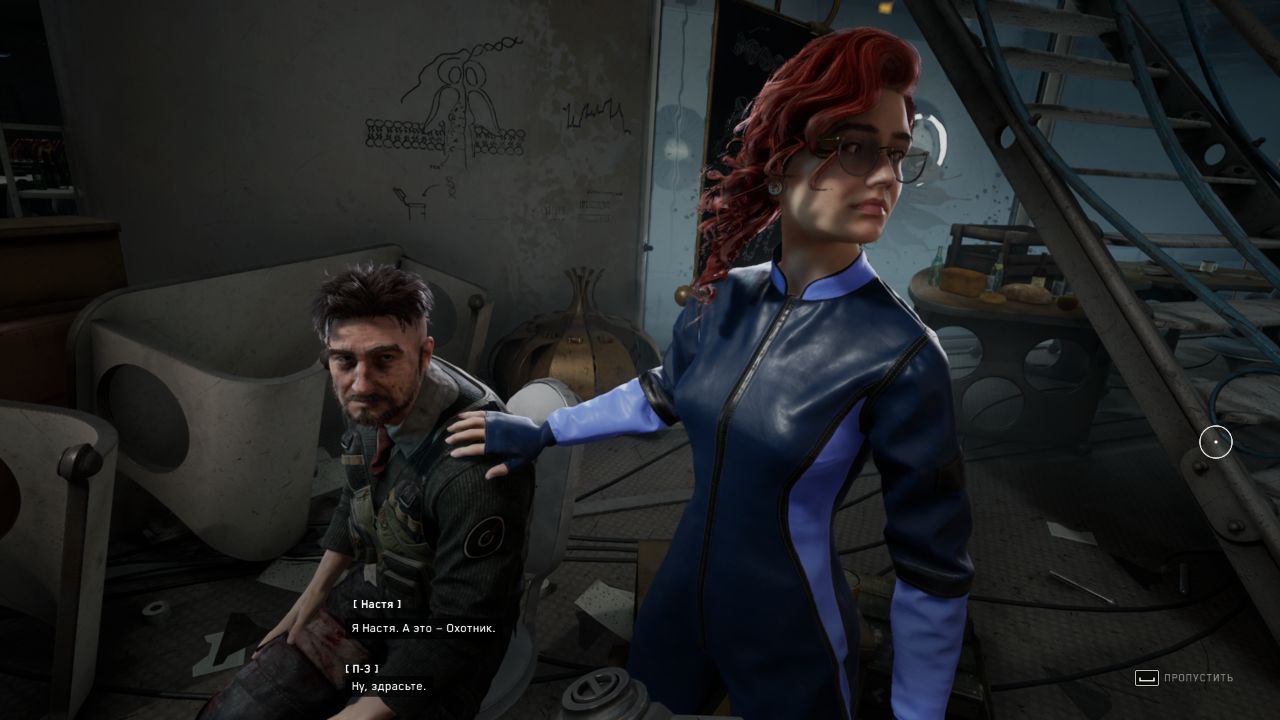
Task: Click the subtitle line Я Настя. А это — Охотник.
Action: pyautogui.click(x=423, y=628)
